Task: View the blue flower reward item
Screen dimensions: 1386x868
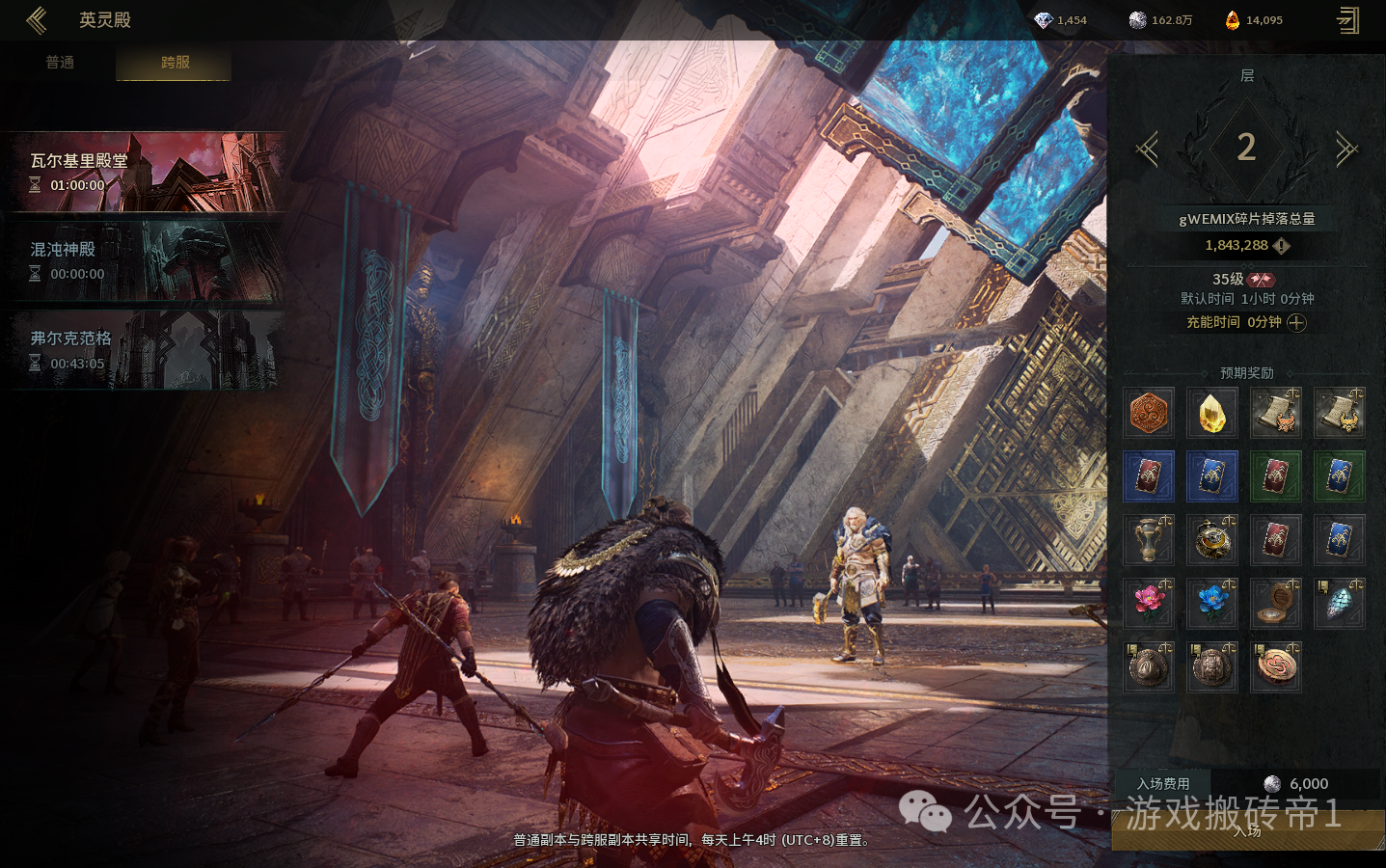Action: tap(1212, 603)
